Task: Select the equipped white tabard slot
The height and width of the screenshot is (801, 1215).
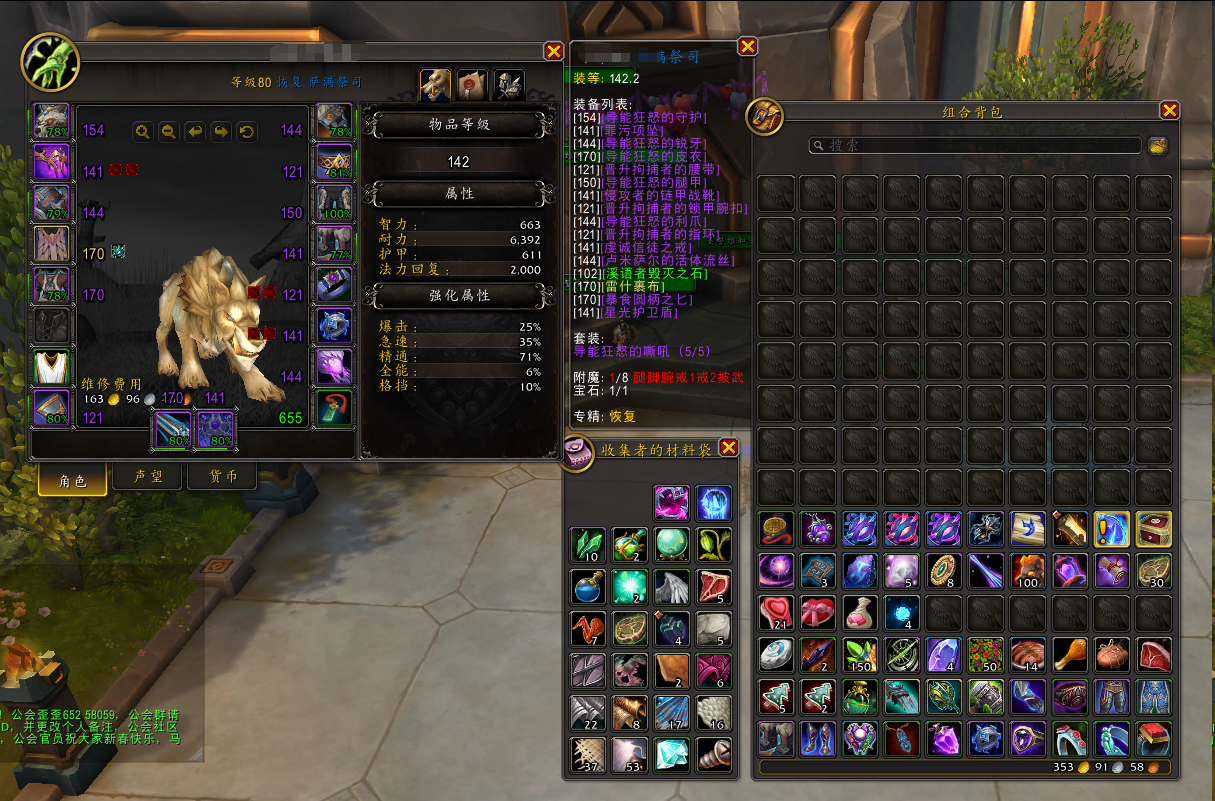Action: click(x=52, y=367)
